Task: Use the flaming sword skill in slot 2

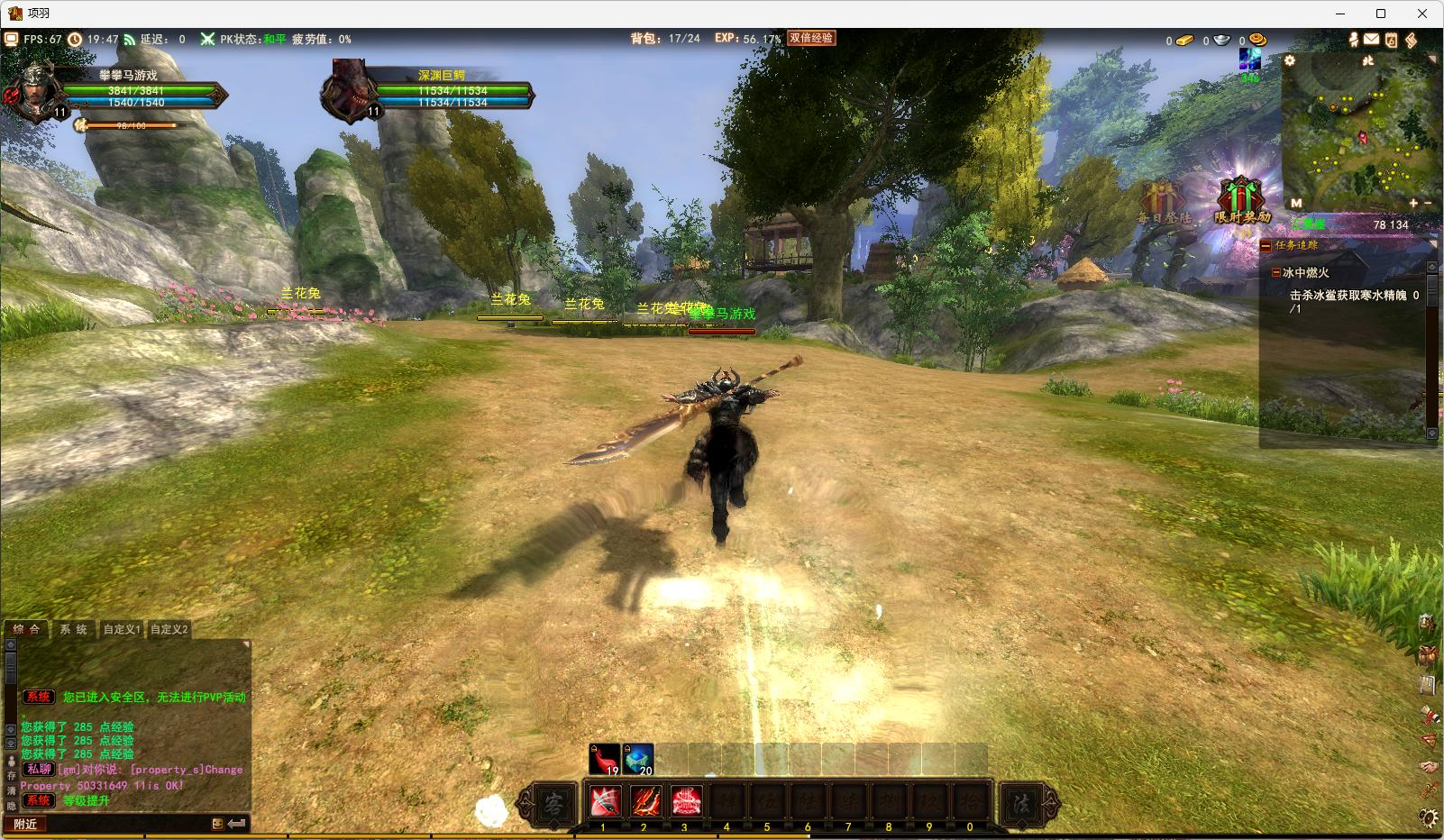Action: 644,800
